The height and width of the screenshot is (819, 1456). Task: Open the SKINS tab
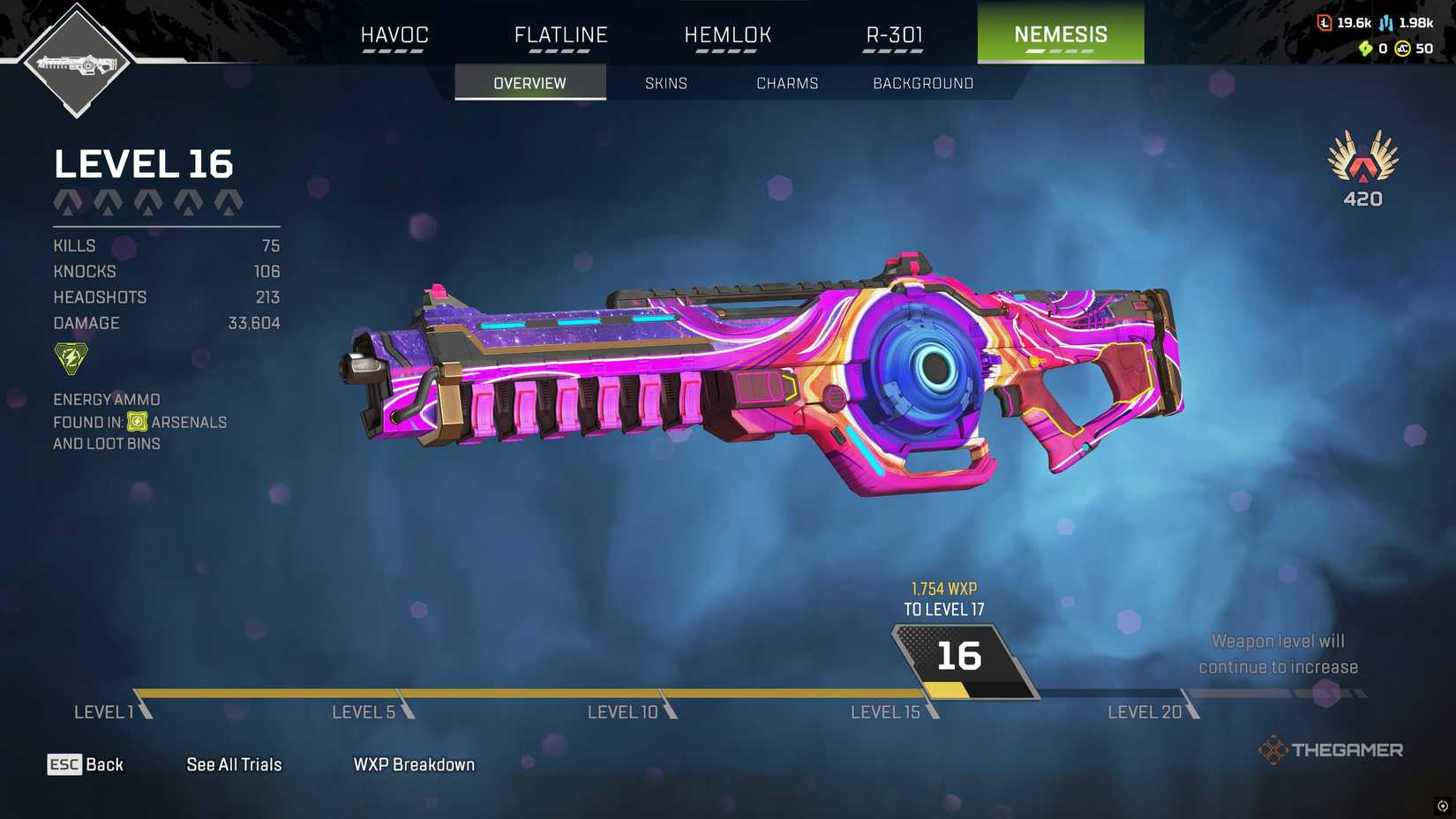[x=666, y=83]
